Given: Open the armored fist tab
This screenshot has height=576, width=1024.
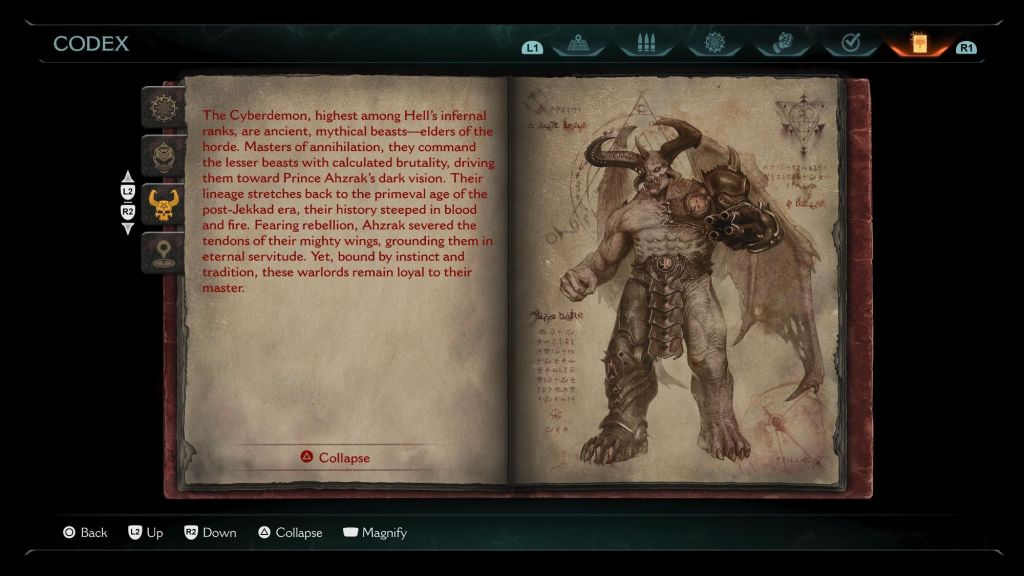Looking at the screenshot, I should [x=782, y=45].
